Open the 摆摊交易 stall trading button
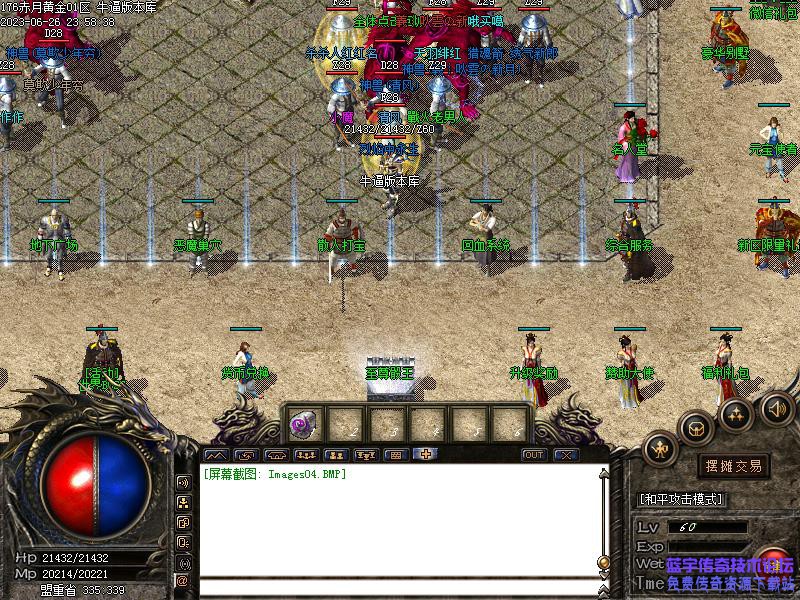Screen dimensions: 800x600 [734, 466]
